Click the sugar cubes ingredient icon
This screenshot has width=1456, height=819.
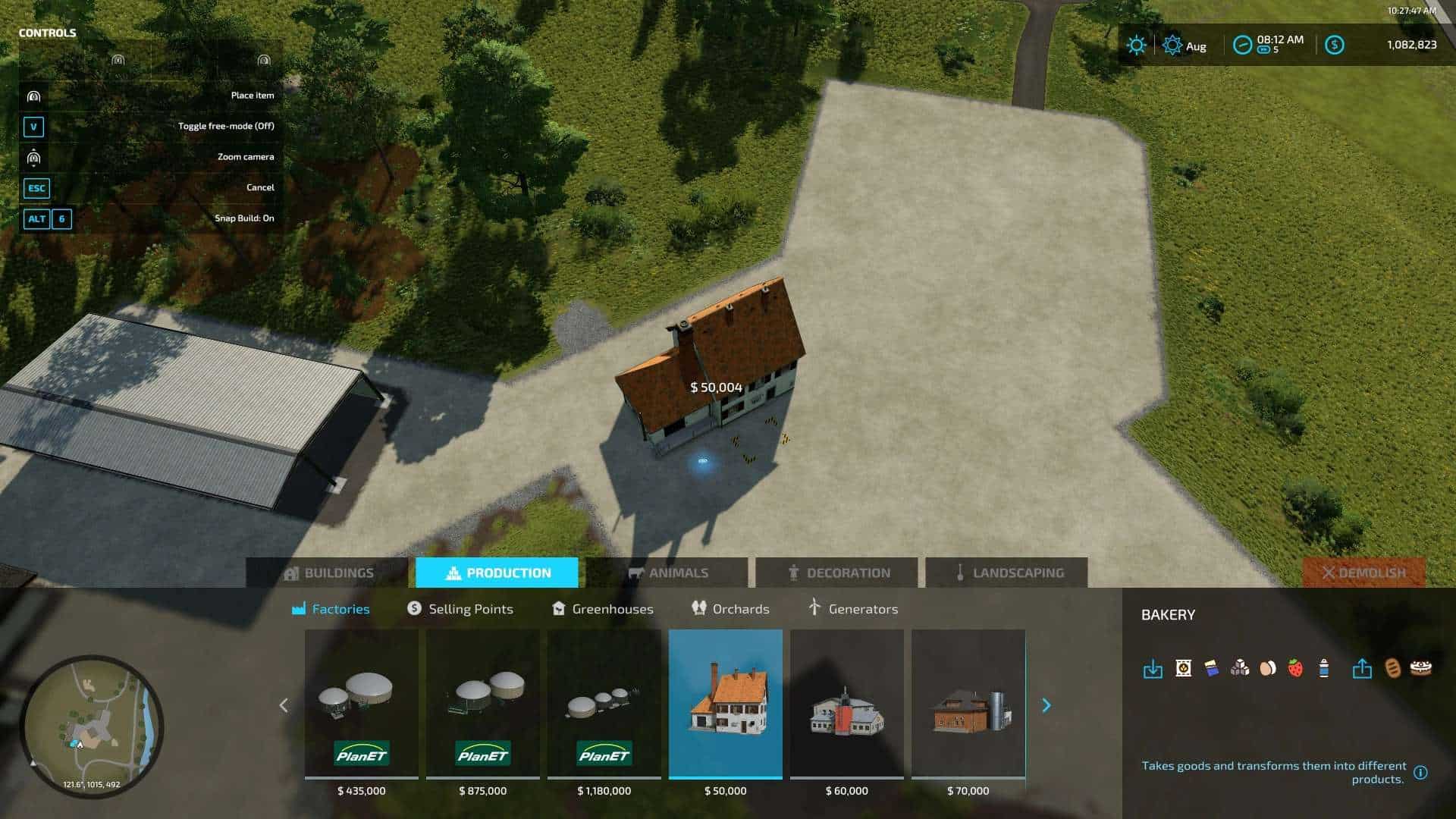(1238, 667)
